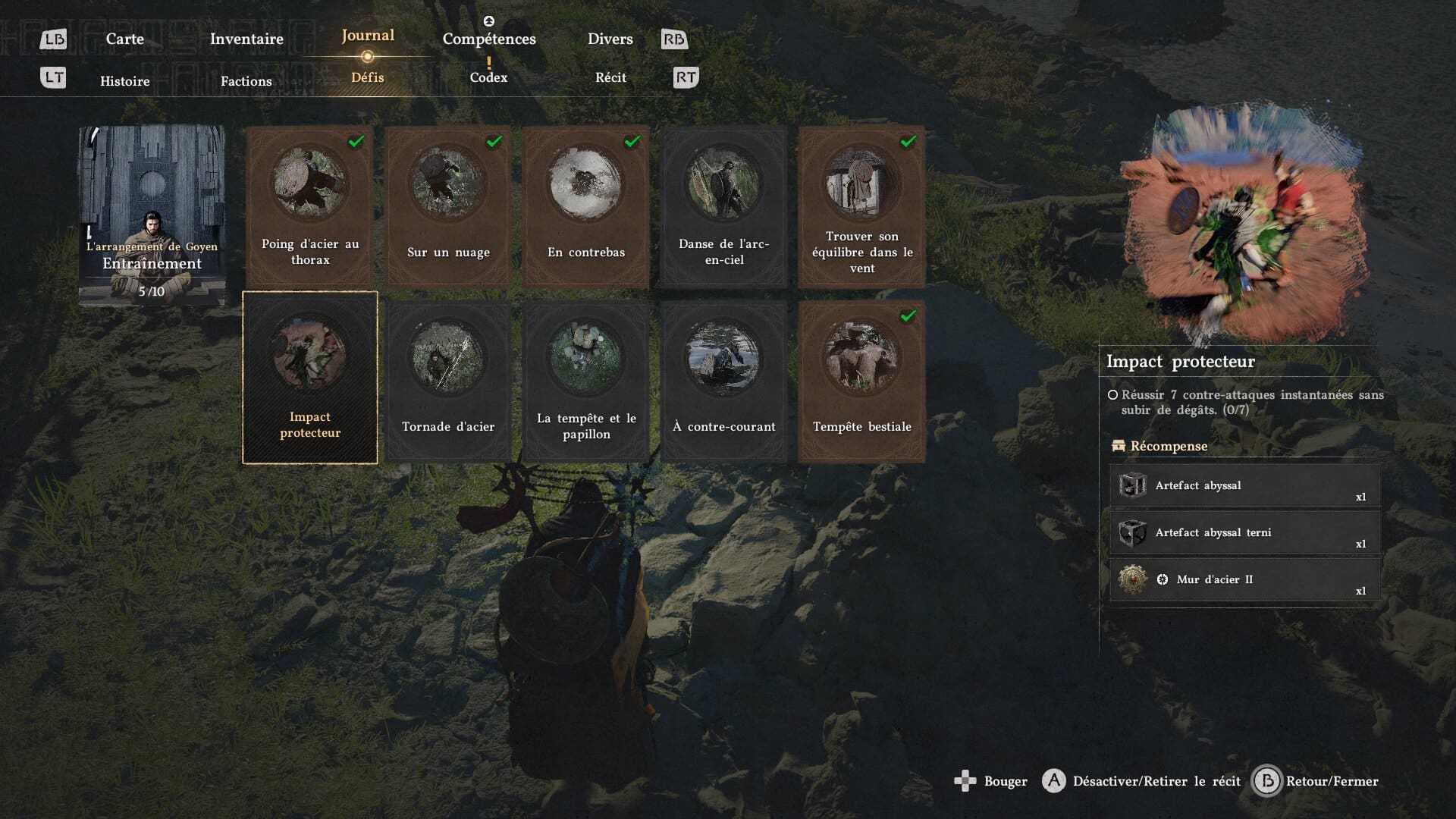
Task: Switch to the Carte tab
Action: click(125, 39)
